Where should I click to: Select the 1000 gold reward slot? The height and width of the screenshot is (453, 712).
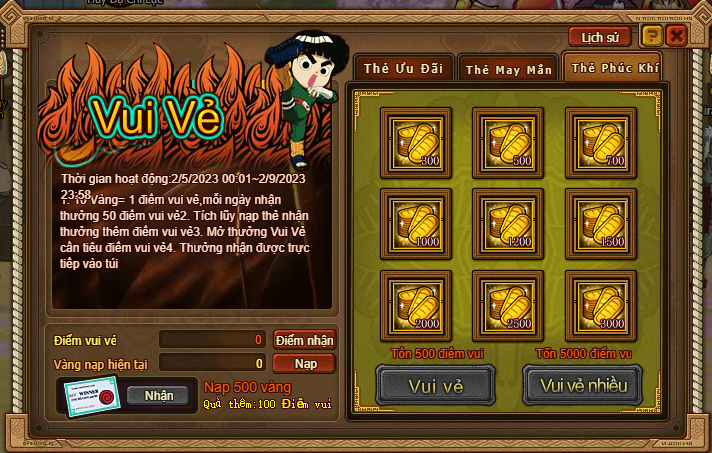pyautogui.click(x=415, y=222)
